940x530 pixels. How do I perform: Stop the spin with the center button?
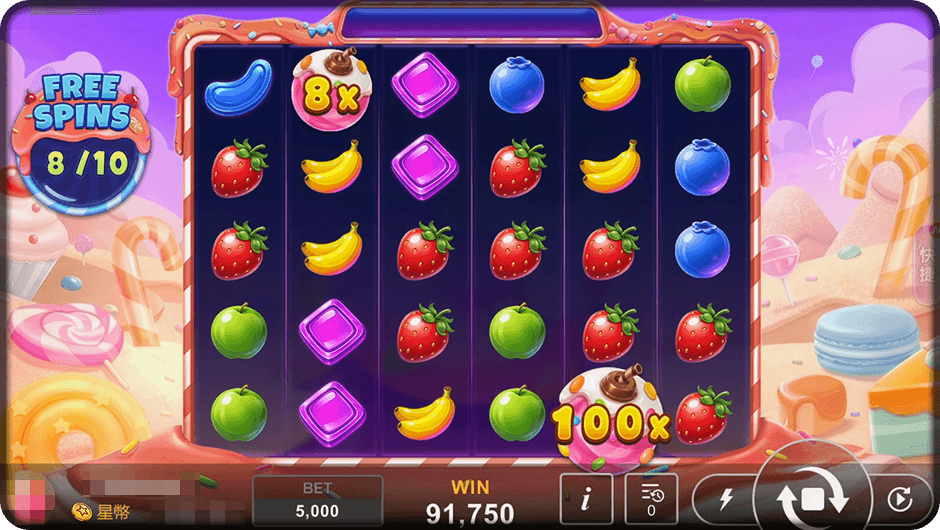(x=812, y=497)
